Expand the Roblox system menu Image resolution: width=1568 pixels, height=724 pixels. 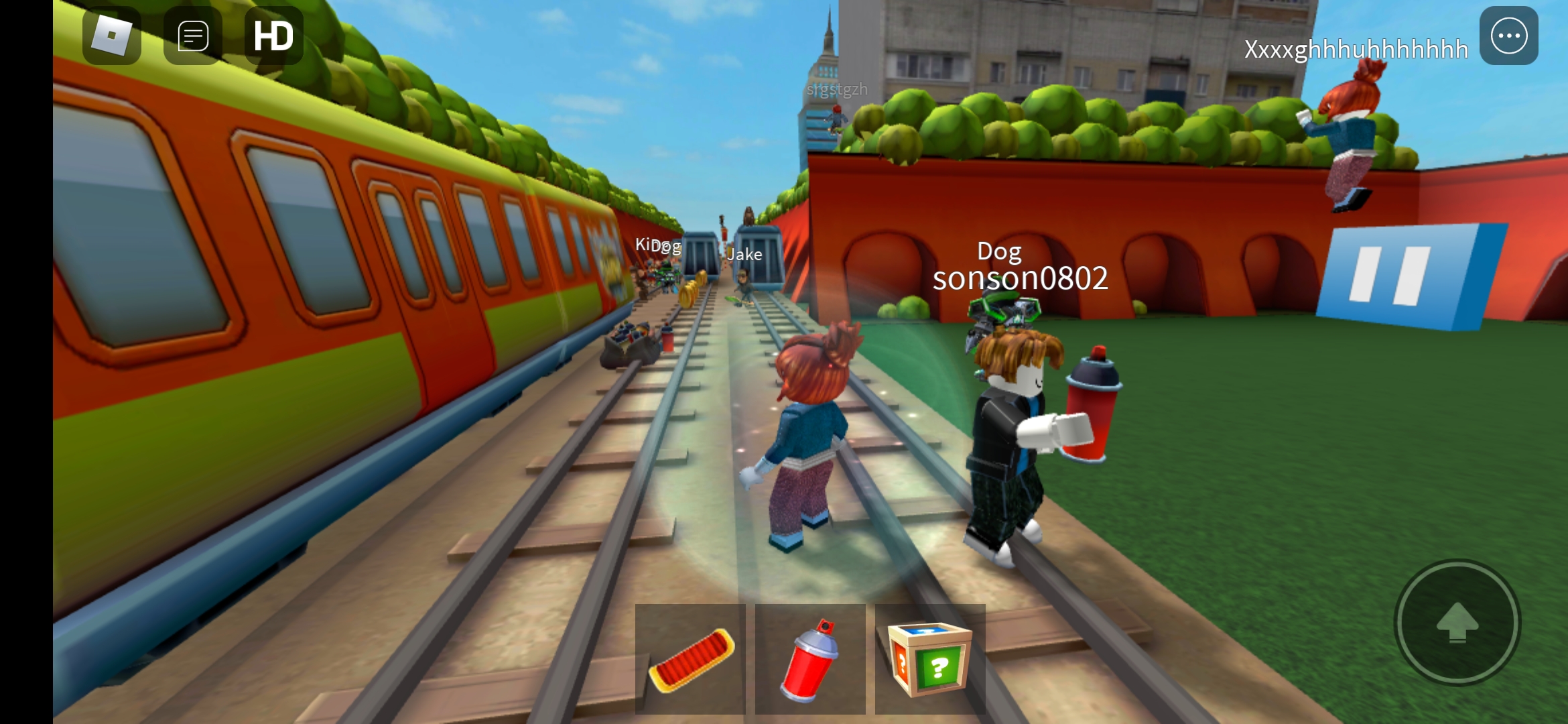(x=111, y=36)
